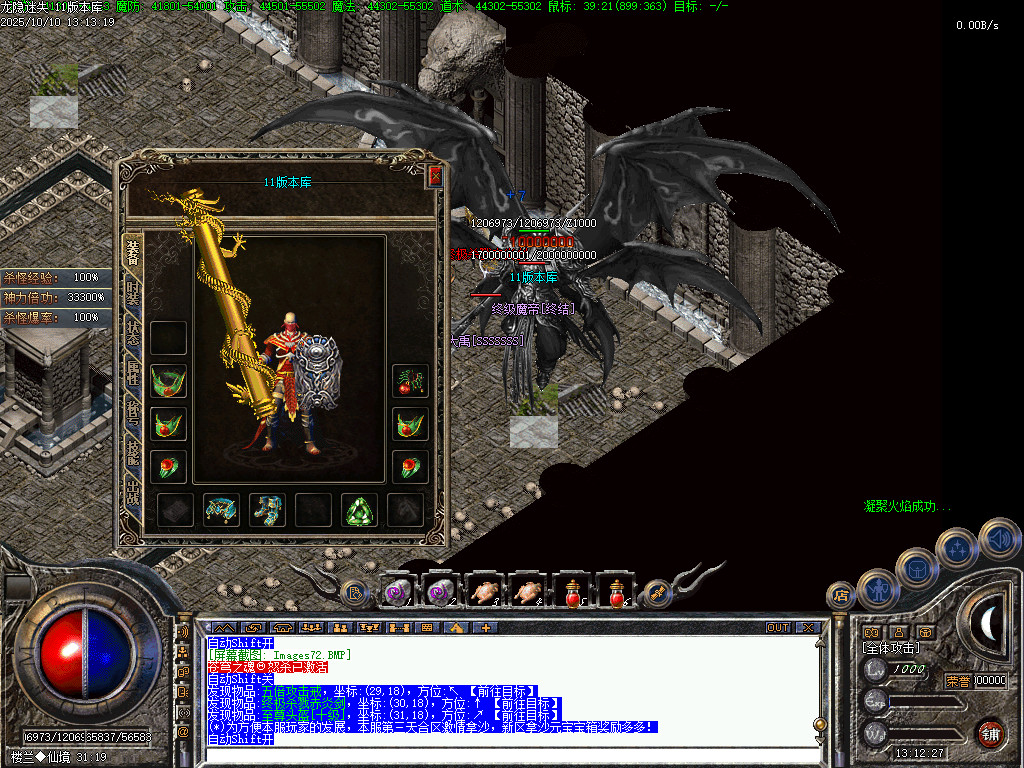Image resolution: width=1024 pixels, height=768 pixels.
Task: Switch to the 时装 fashion tab
Action: pos(133,293)
